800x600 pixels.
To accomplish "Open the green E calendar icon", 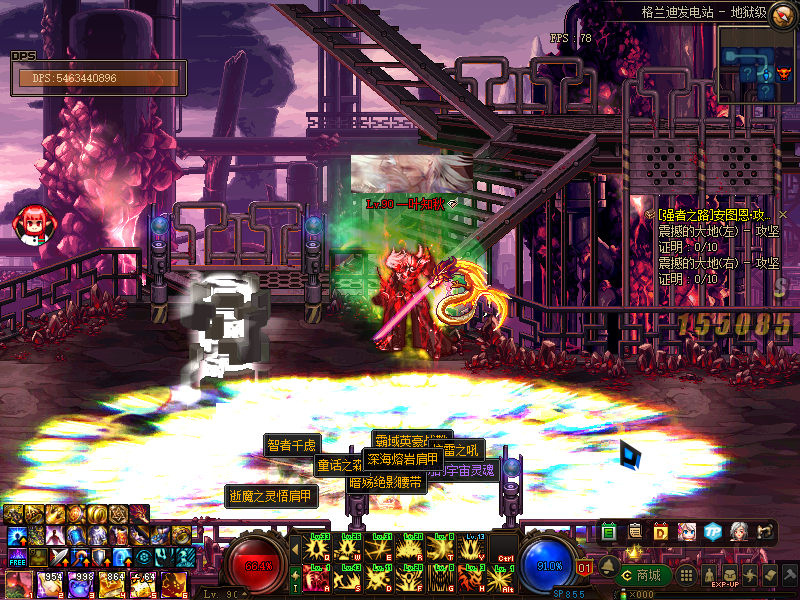I will click(610, 531).
